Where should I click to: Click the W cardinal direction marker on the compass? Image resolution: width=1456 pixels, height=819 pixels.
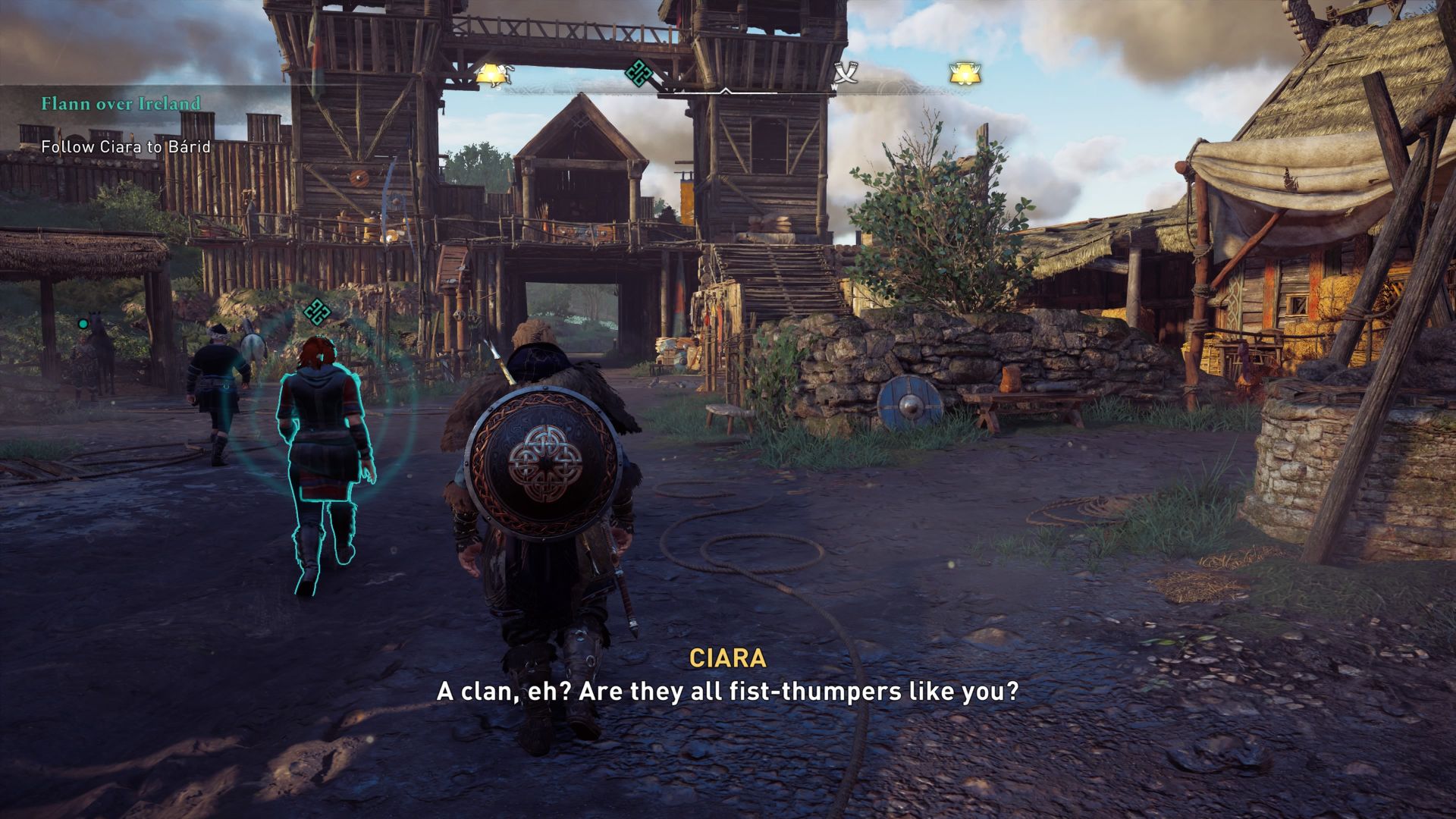[834, 87]
